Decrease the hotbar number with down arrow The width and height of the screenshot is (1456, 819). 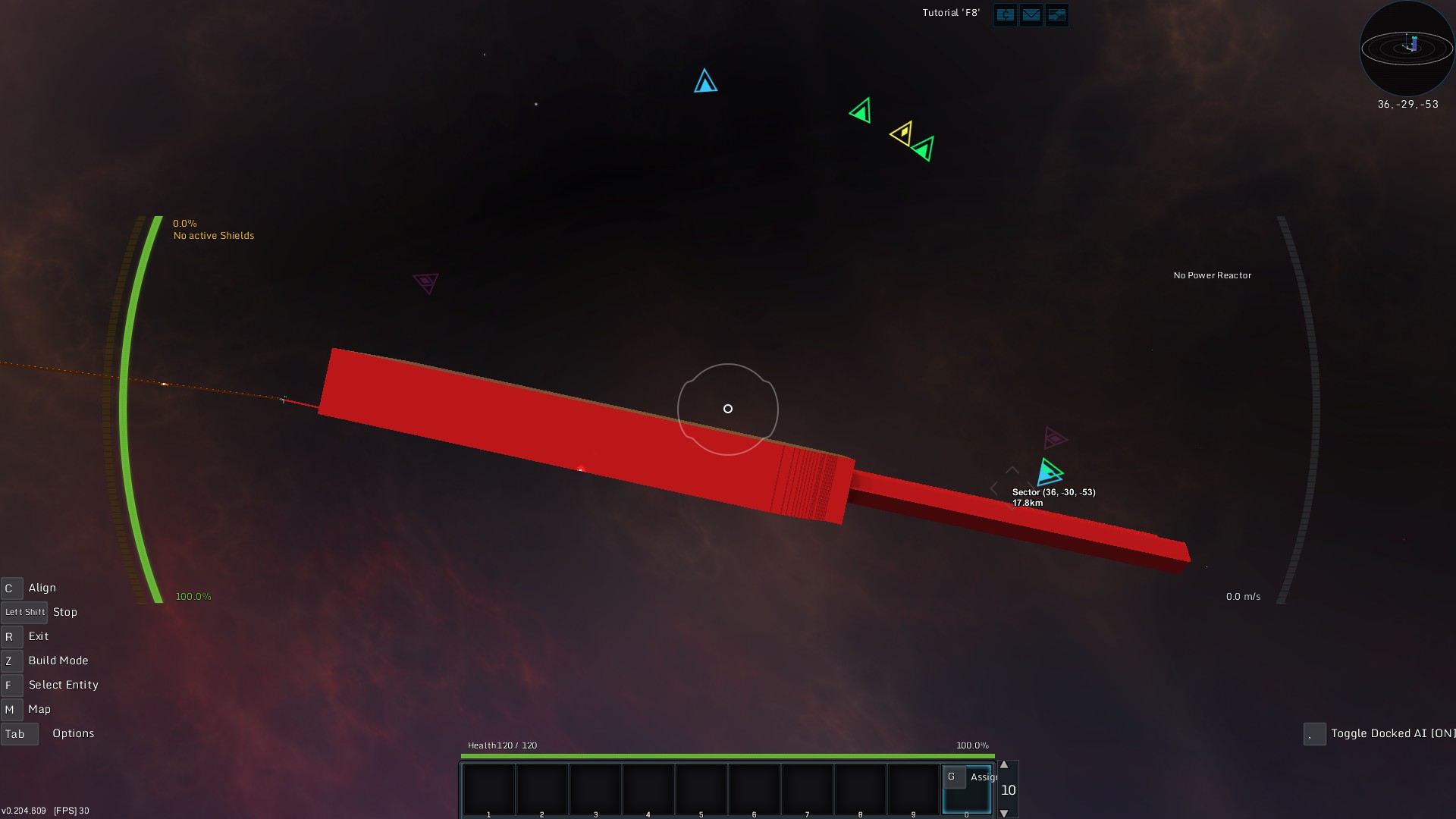click(x=1004, y=813)
